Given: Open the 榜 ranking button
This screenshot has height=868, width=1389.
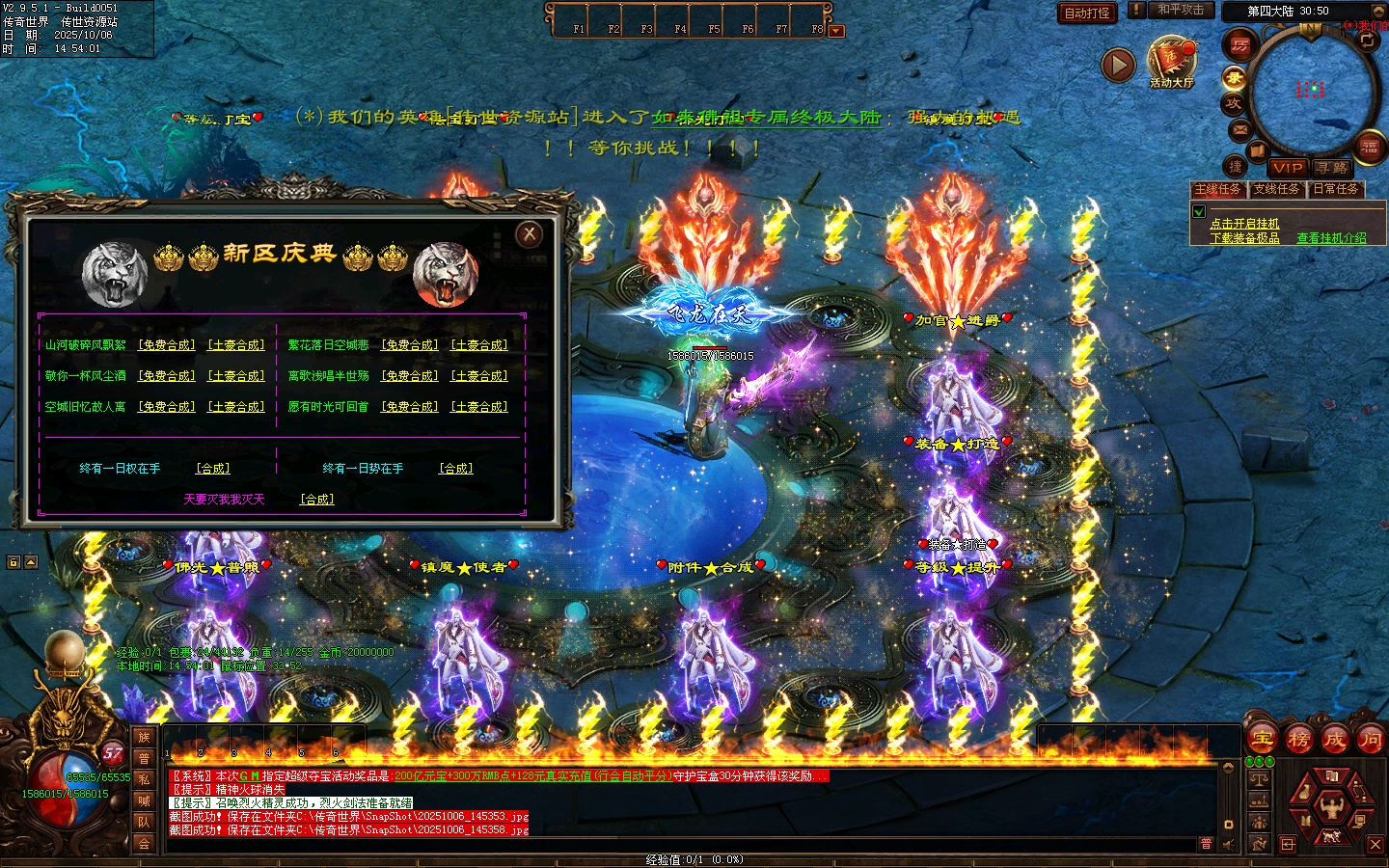Looking at the screenshot, I should pyautogui.click(x=1299, y=740).
